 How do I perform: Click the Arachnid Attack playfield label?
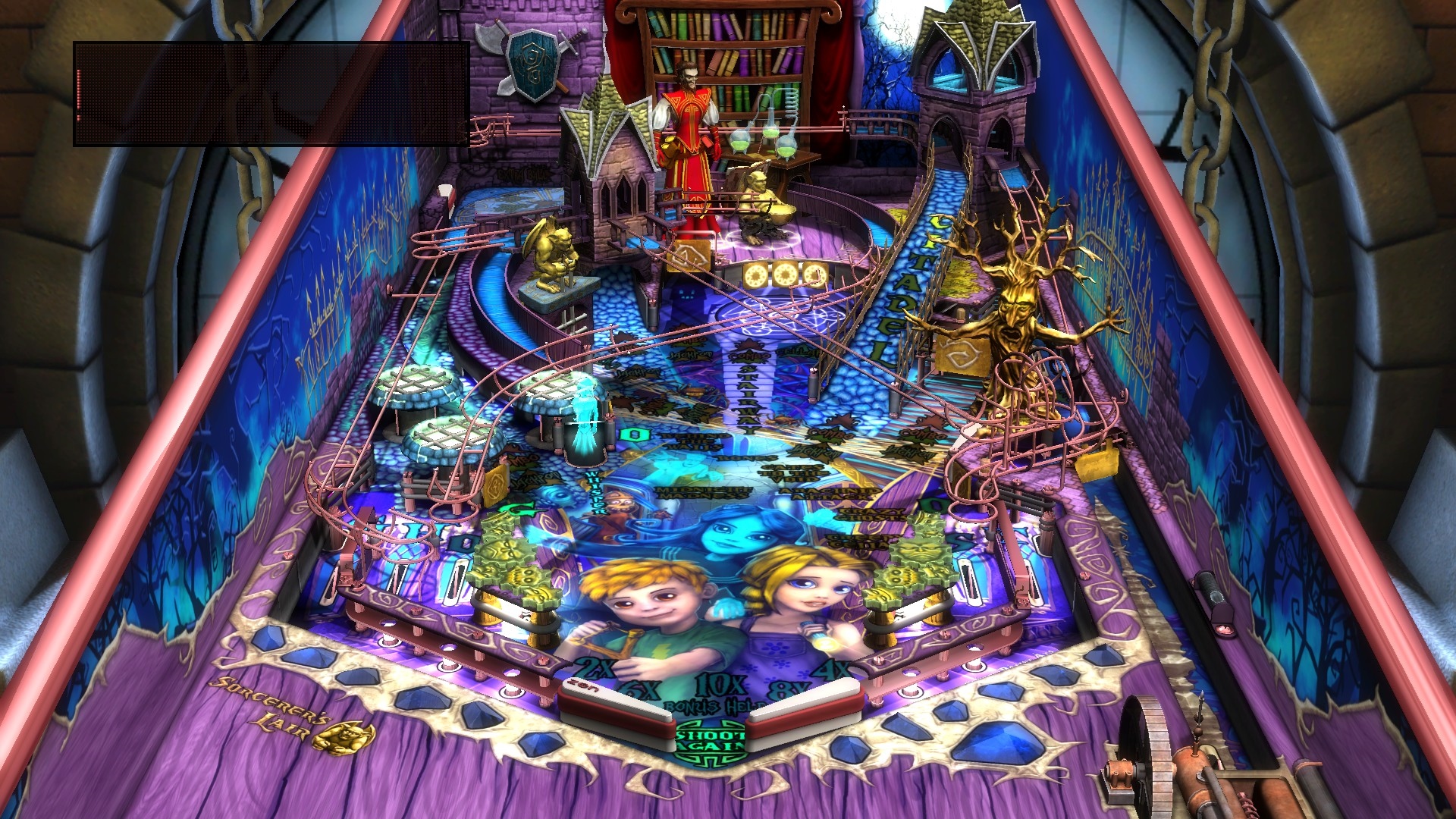coord(827,494)
